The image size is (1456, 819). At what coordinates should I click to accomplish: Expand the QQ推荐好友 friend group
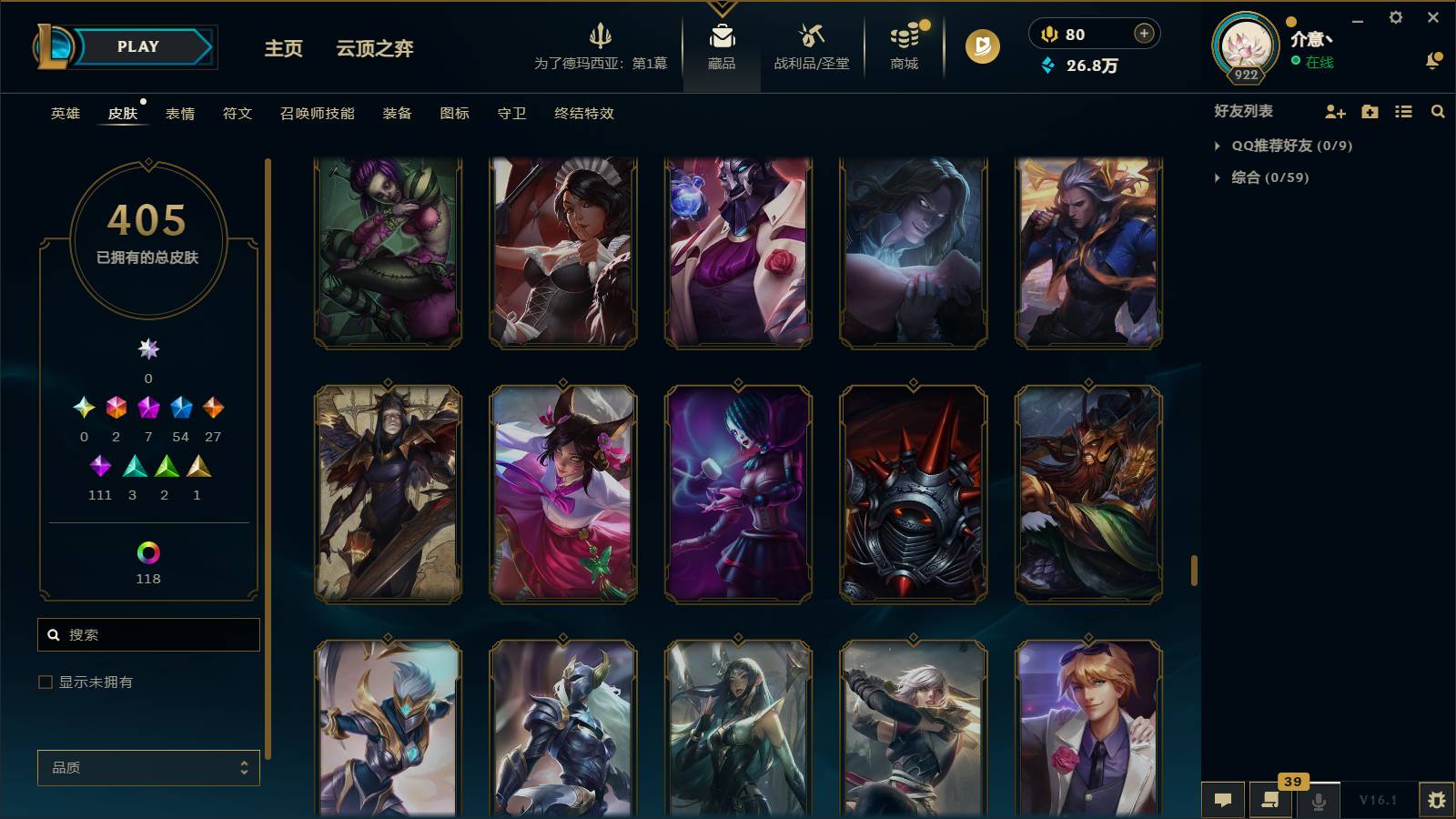[x=1218, y=145]
